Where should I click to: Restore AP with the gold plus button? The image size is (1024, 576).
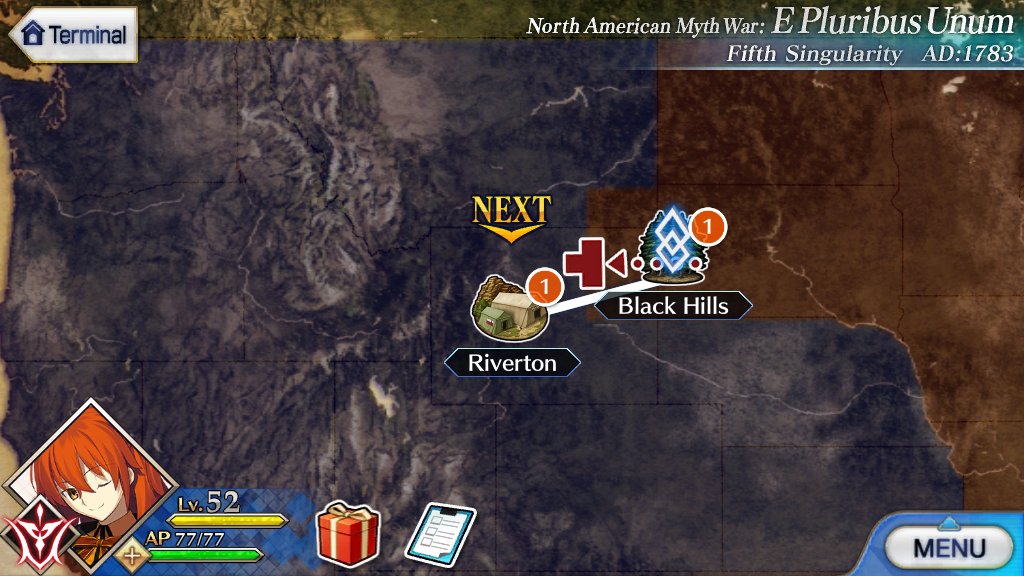pyautogui.click(x=132, y=555)
